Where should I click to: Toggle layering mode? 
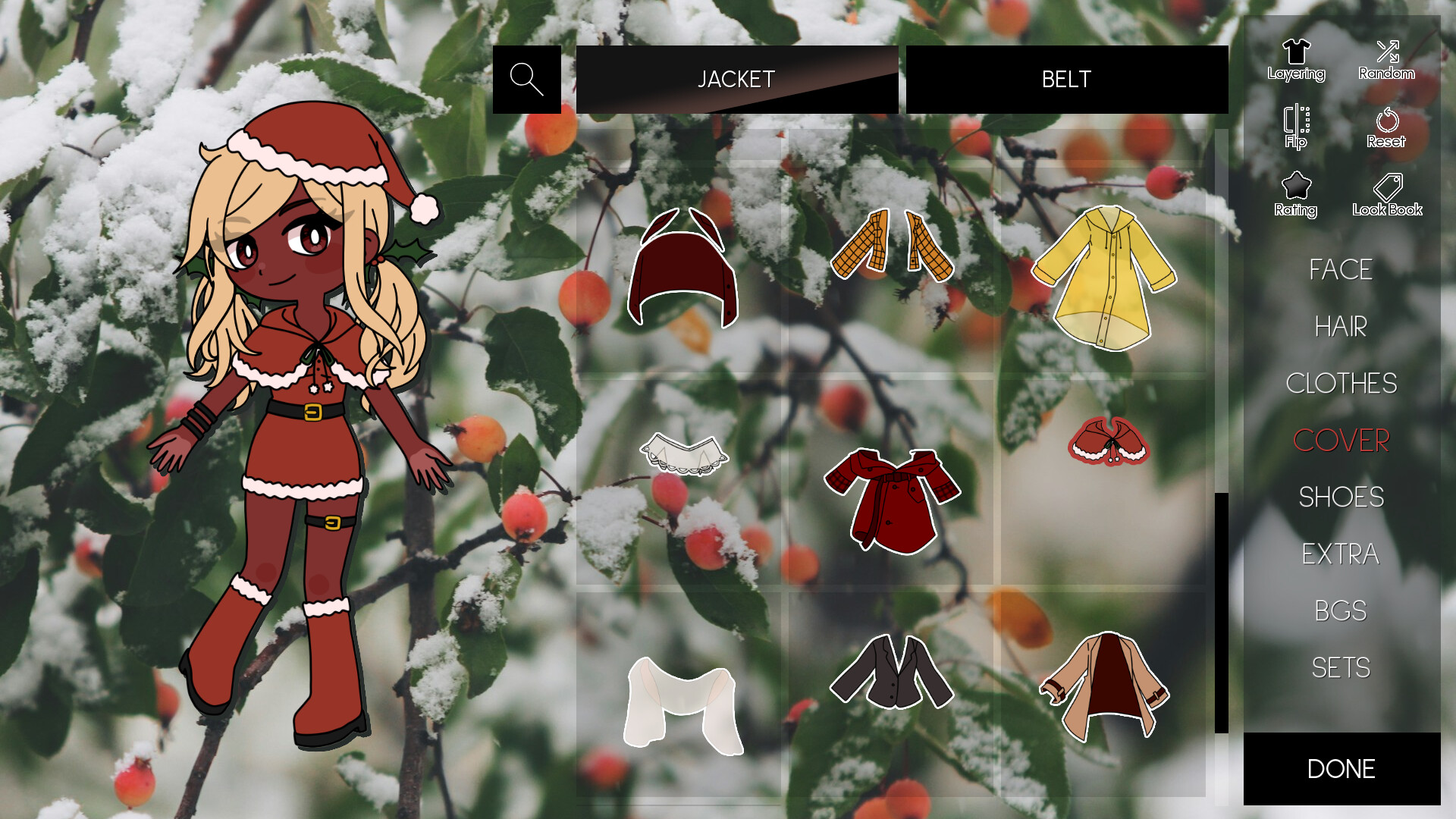(1296, 53)
